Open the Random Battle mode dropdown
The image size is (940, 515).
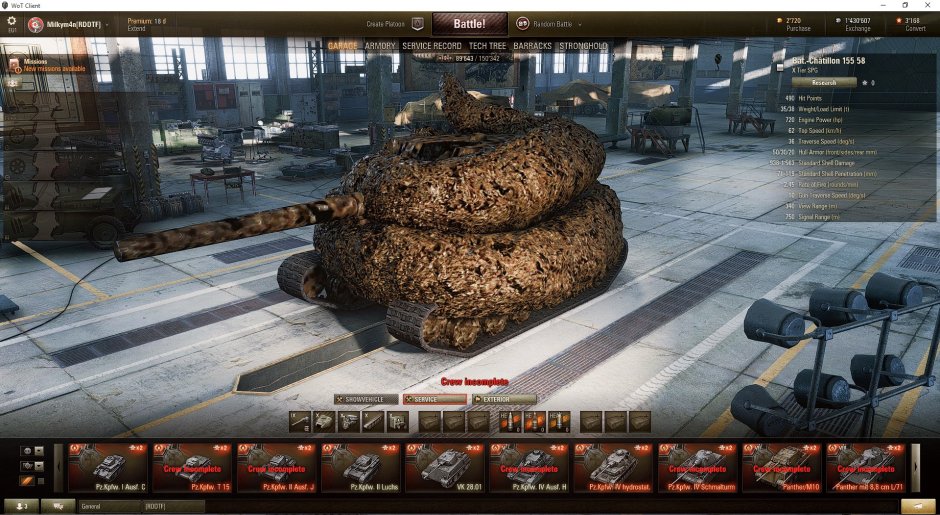[x=550, y=23]
